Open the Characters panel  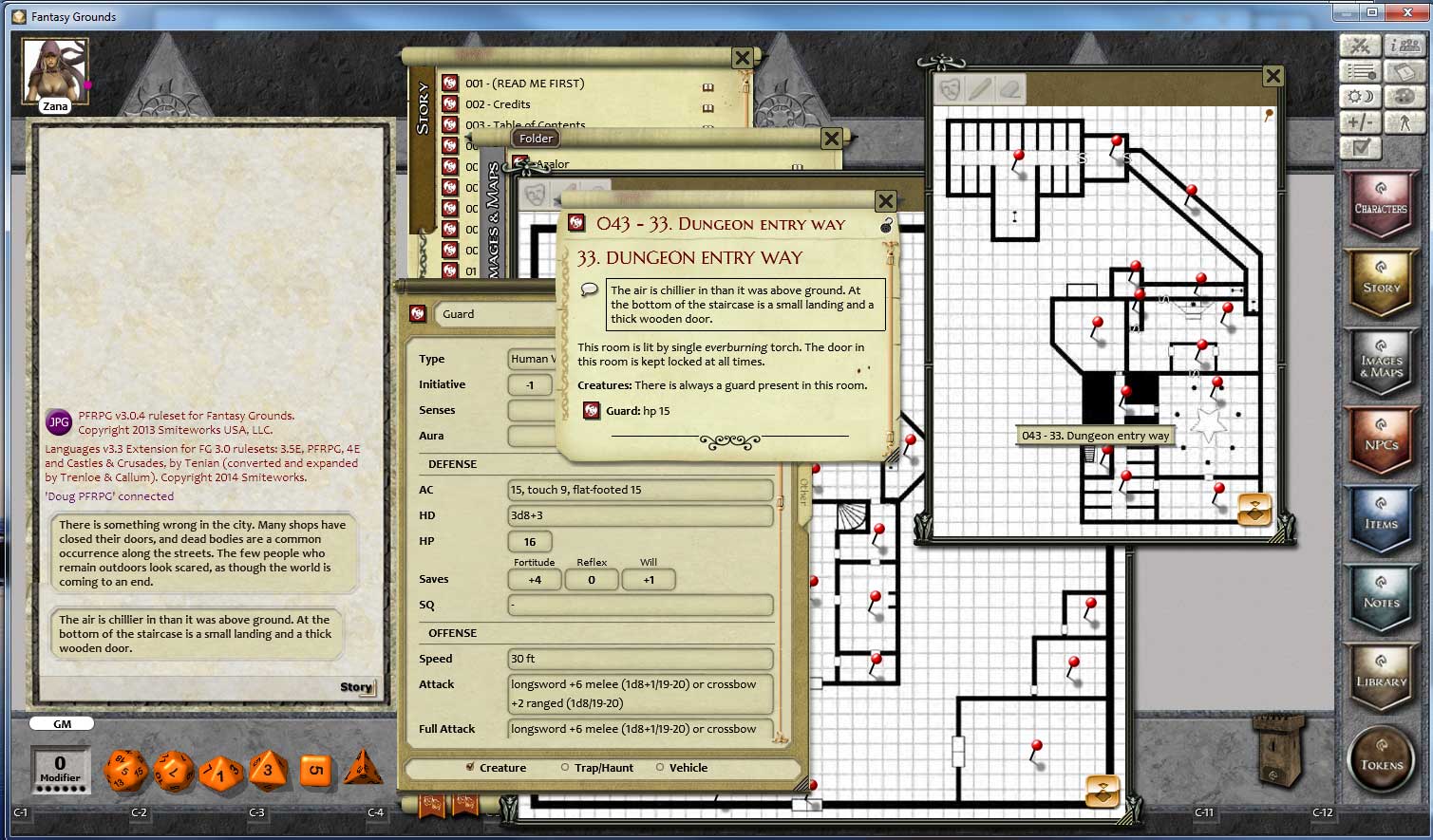[1382, 204]
